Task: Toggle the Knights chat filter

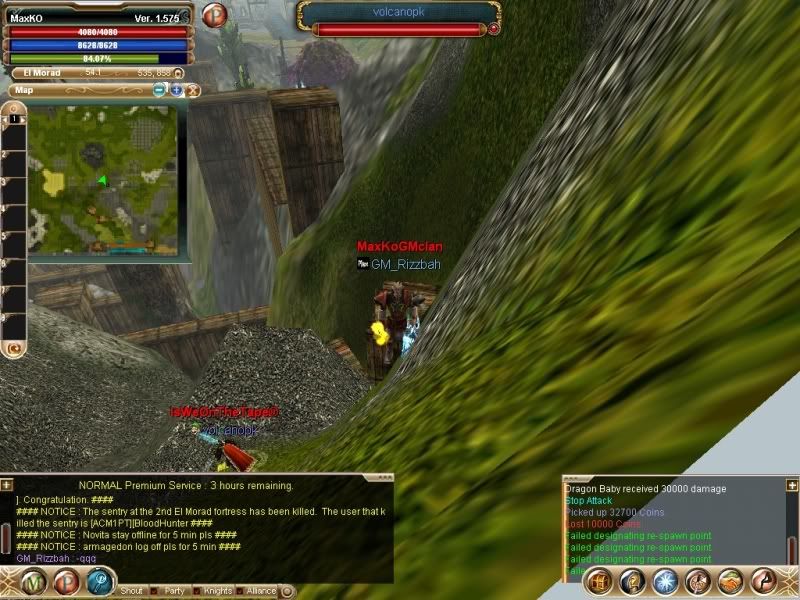Action: [x=197, y=591]
